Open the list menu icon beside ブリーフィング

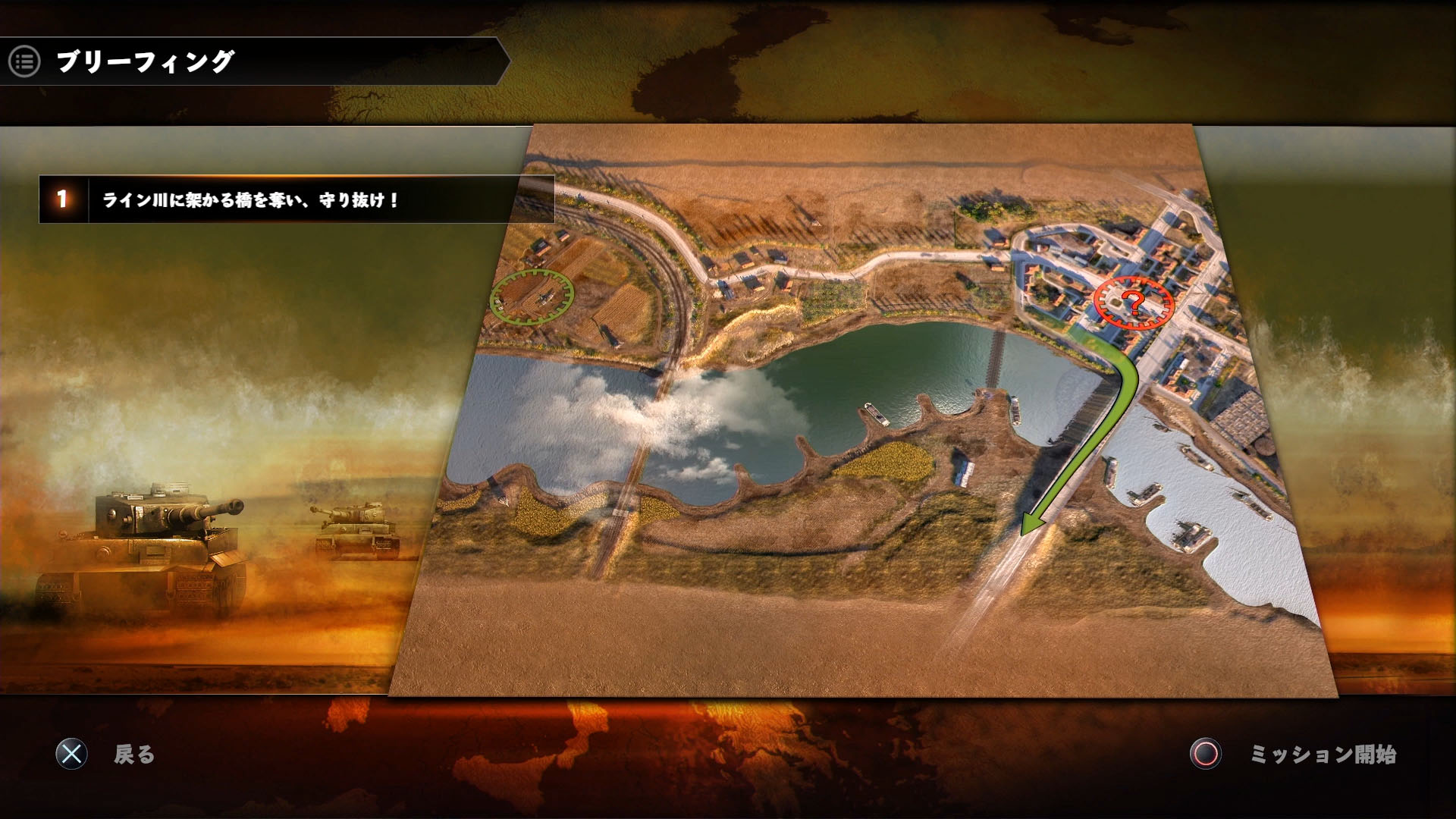point(24,61)
